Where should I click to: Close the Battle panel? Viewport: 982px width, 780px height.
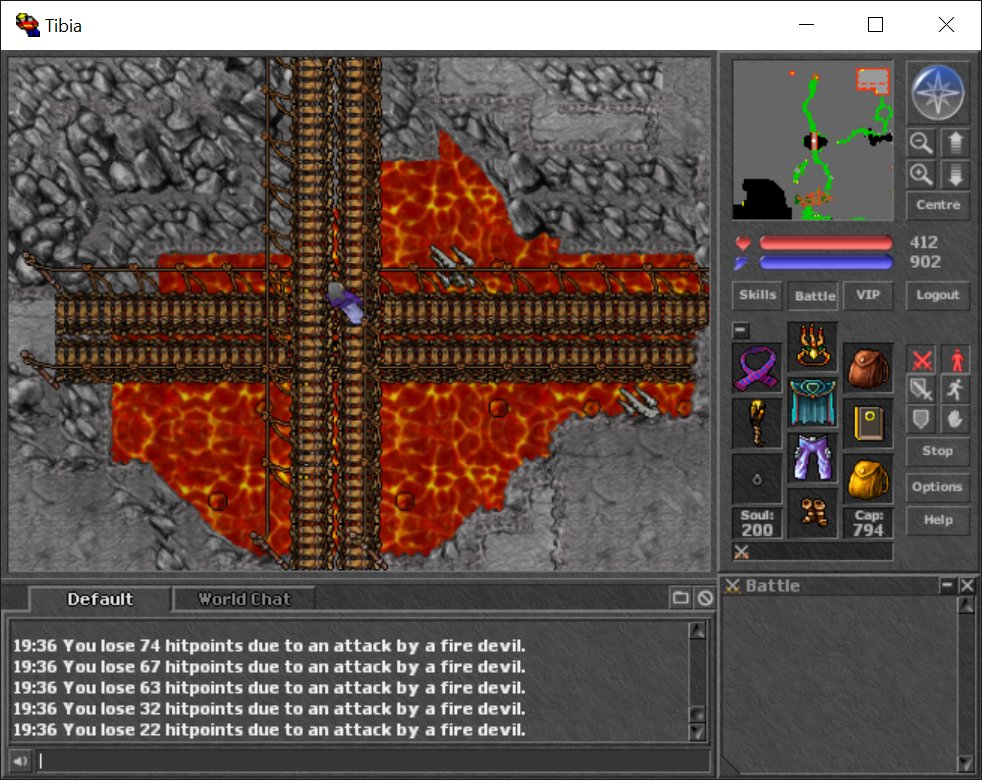click(x=966, y=586)
